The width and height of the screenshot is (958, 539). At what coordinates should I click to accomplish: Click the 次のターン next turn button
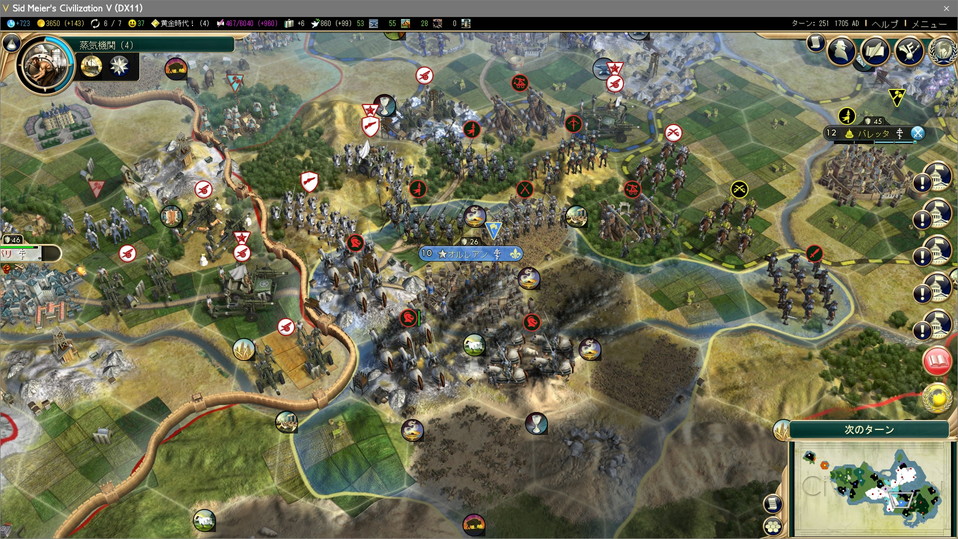pyautogui.click(x=868, y=429)
